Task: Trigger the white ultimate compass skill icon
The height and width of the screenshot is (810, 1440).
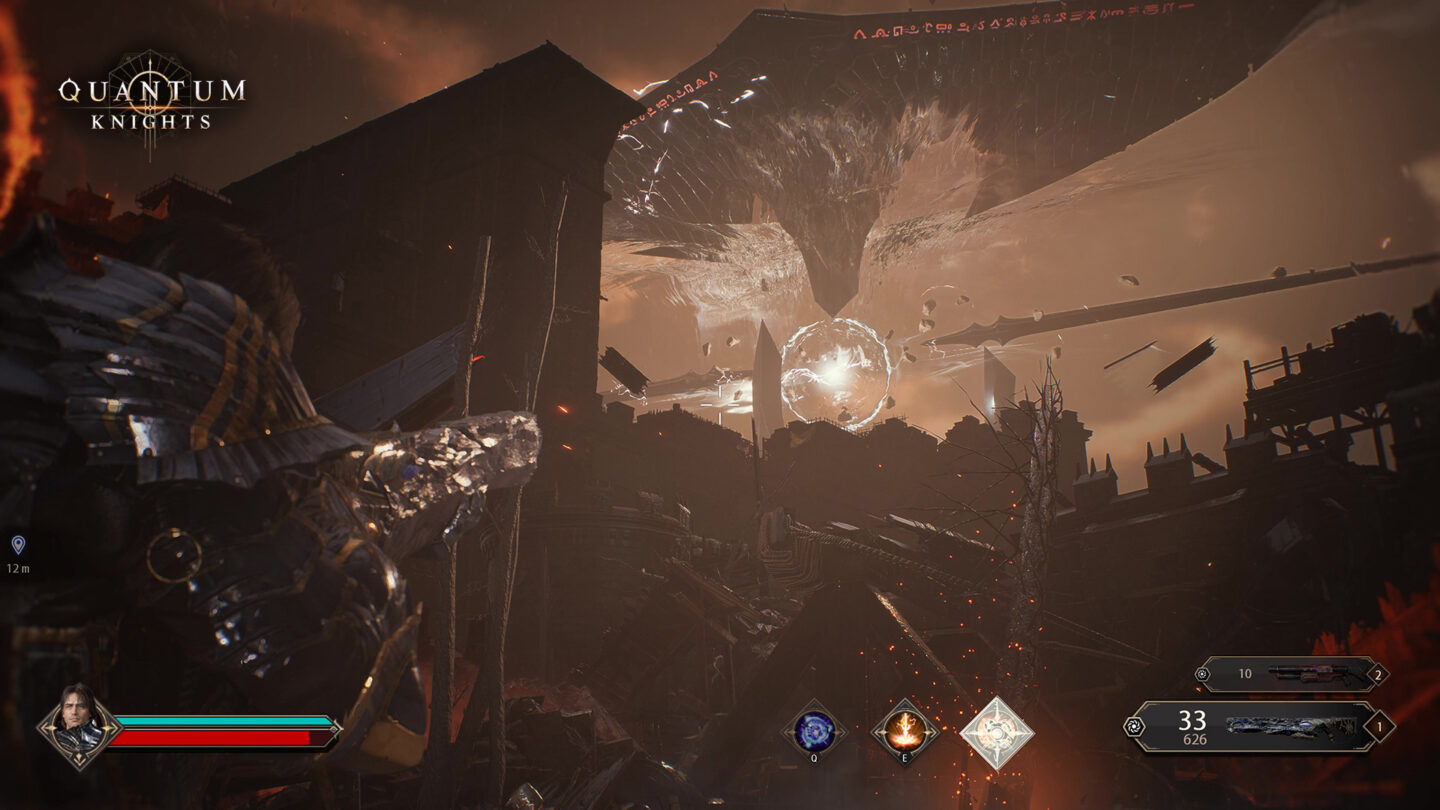Action: pyautogui.click(x=996, y=731)
